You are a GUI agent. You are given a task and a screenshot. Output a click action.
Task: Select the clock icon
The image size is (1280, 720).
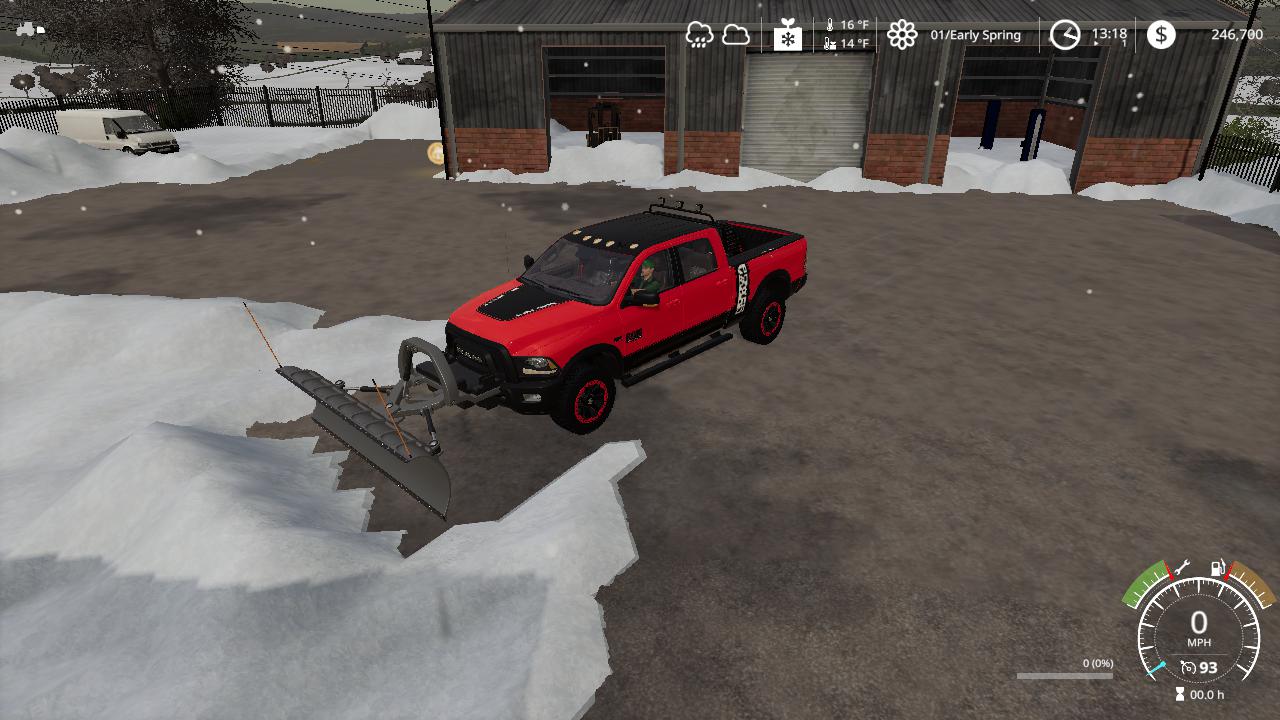point(1065,35)
